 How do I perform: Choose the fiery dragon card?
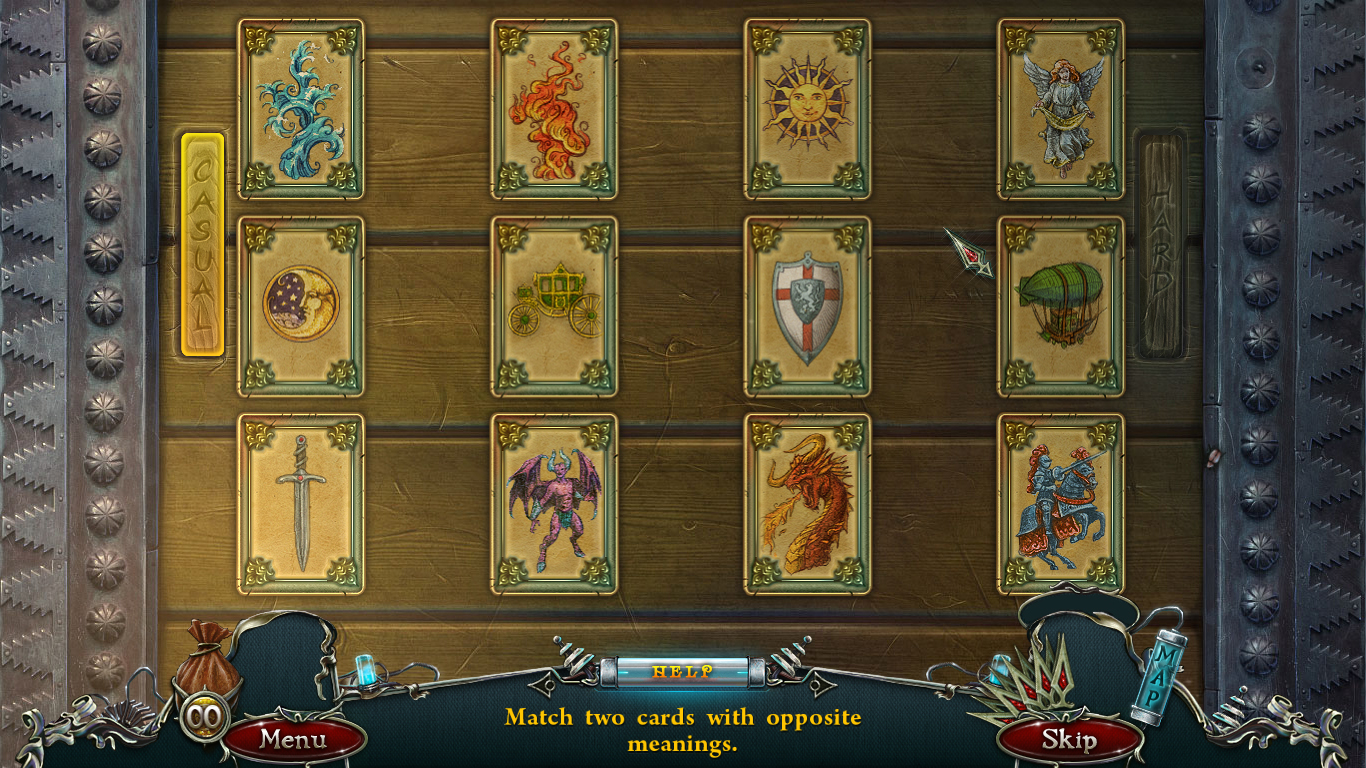pyautogui.click(x=807, y=498)
